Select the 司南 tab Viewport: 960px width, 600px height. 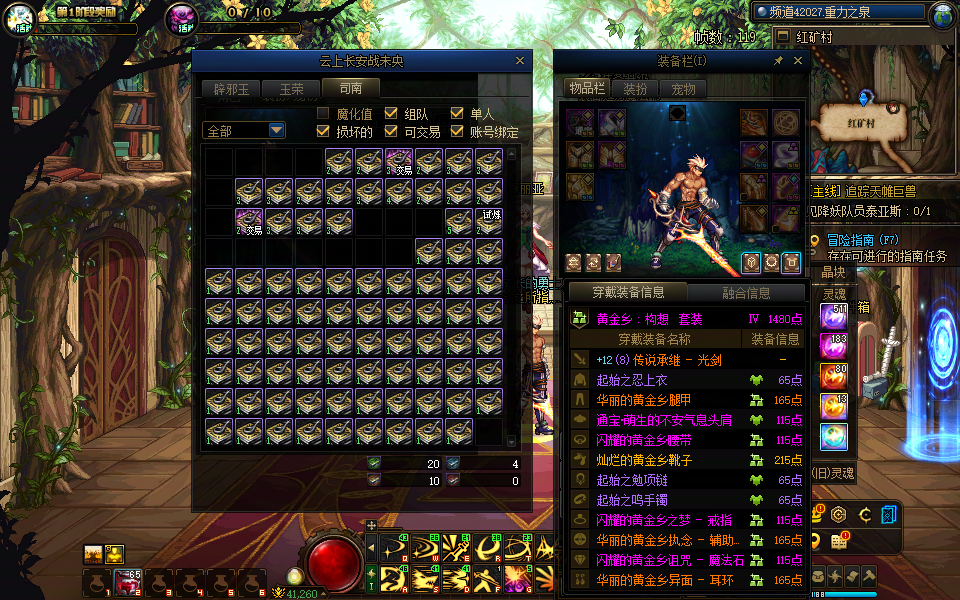(x=351, y=88)
